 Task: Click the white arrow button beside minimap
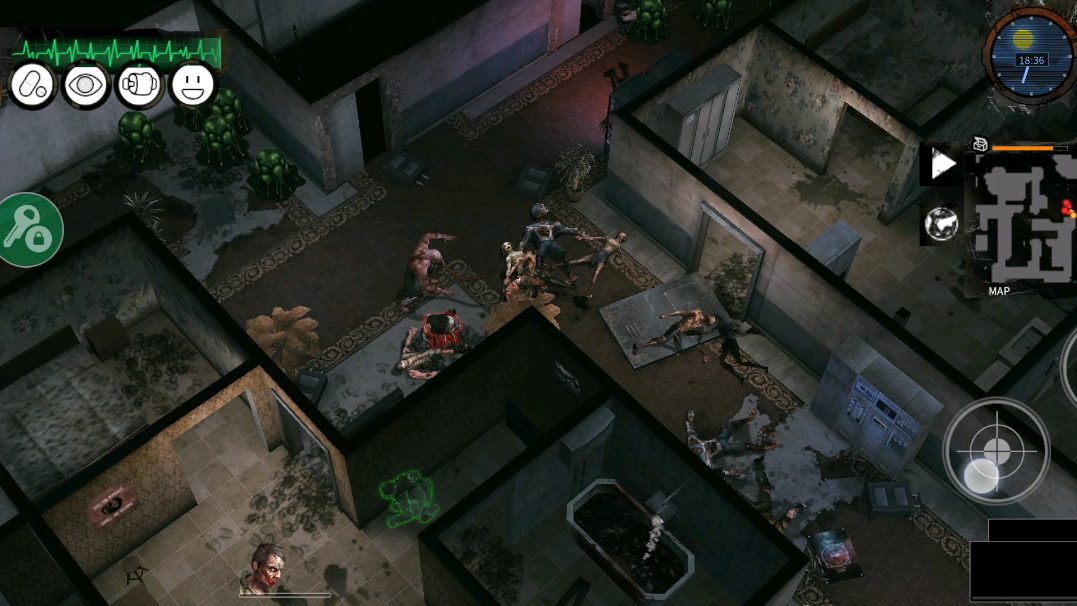pos(942,165)
